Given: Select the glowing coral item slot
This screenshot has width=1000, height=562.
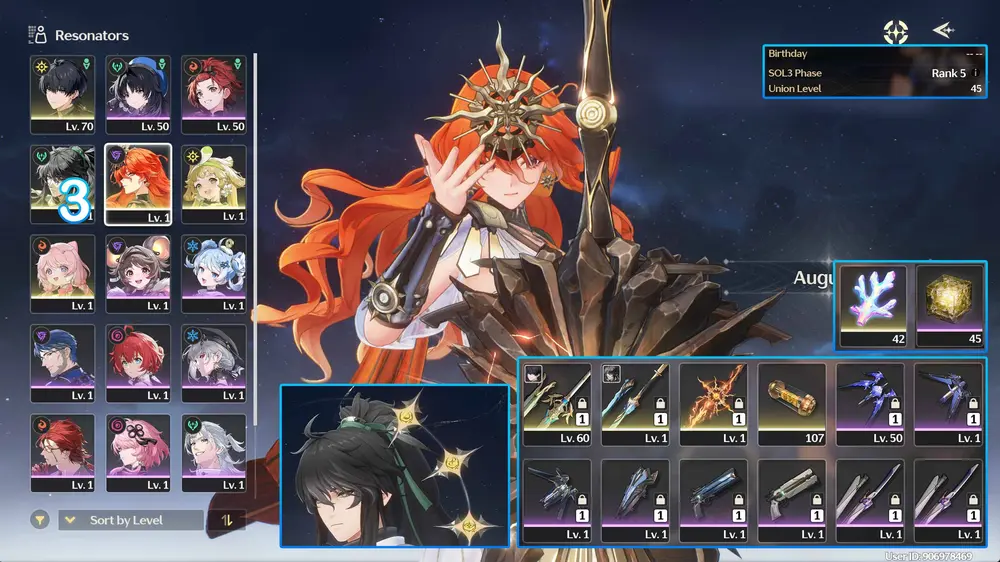Looking at the screenshot, I should [873, 306].
